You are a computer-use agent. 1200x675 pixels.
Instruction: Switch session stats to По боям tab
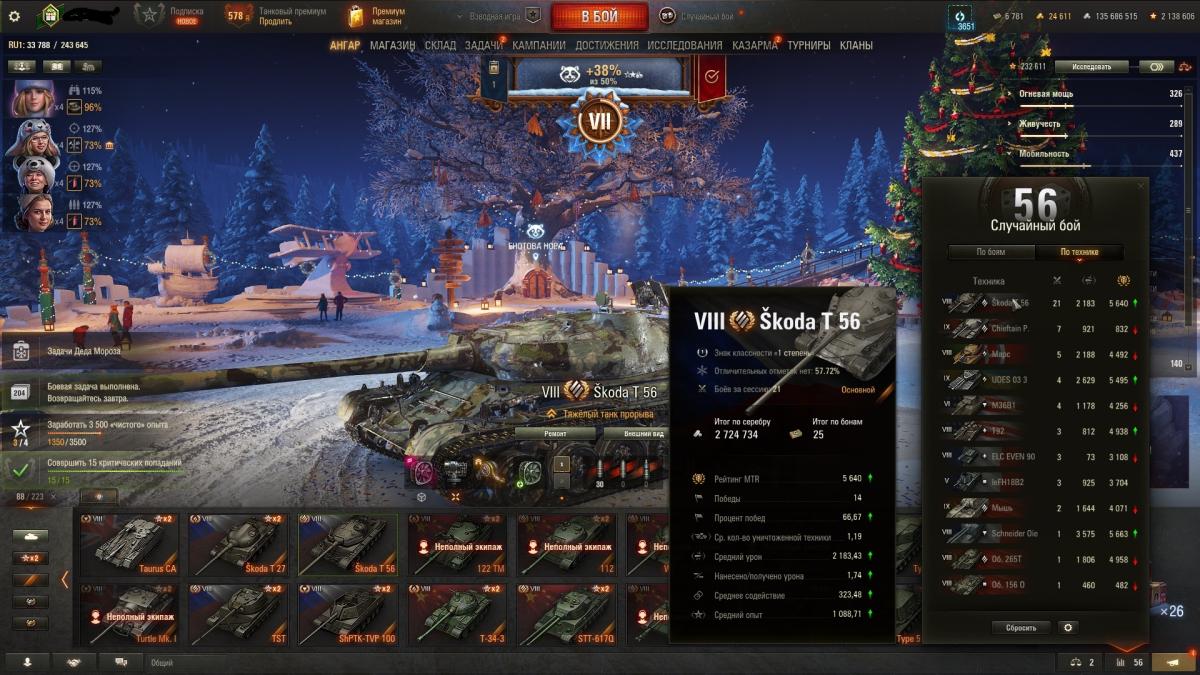(x=990, y=252)
